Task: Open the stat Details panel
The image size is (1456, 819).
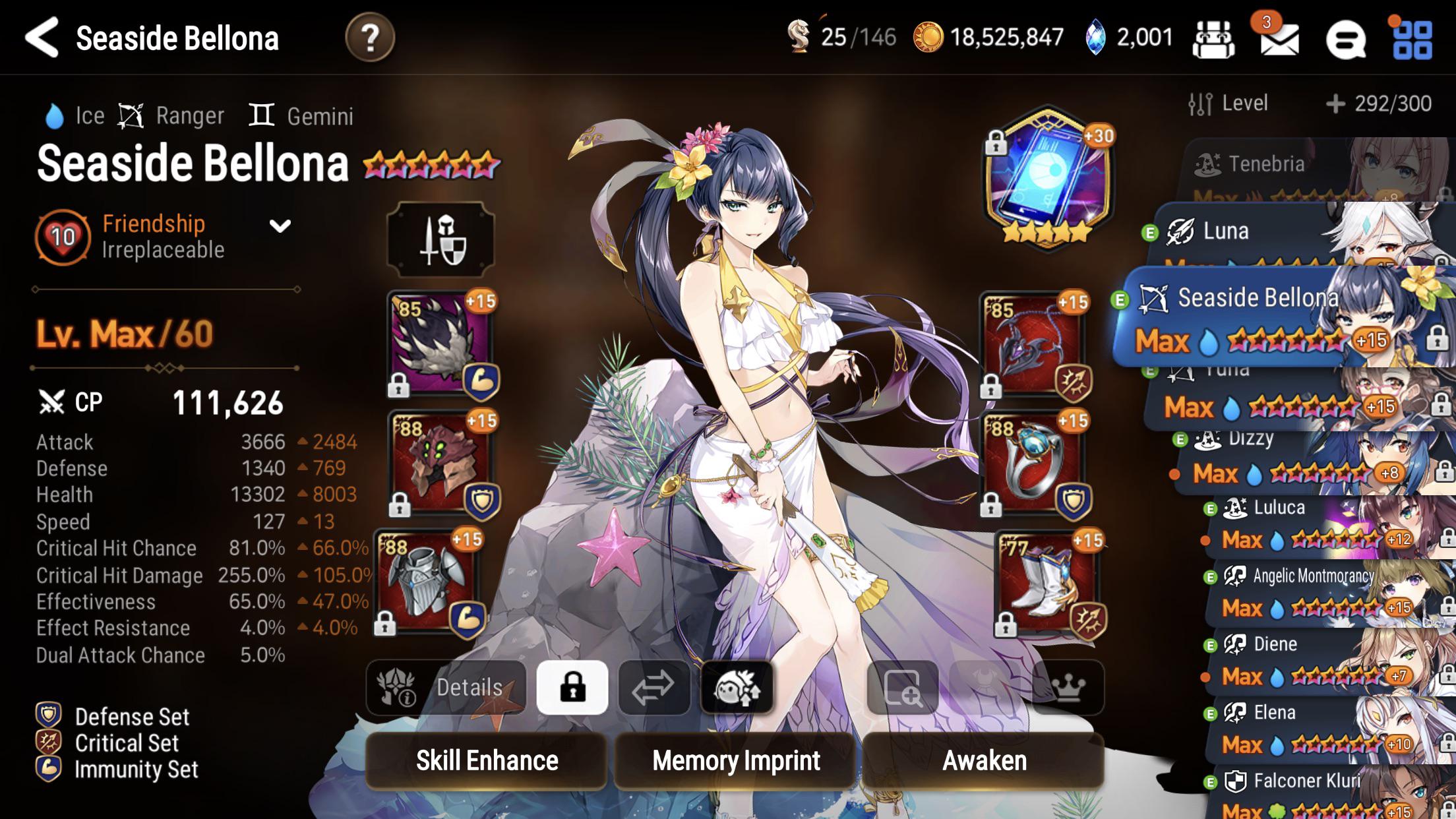Action: coord(446,688)
